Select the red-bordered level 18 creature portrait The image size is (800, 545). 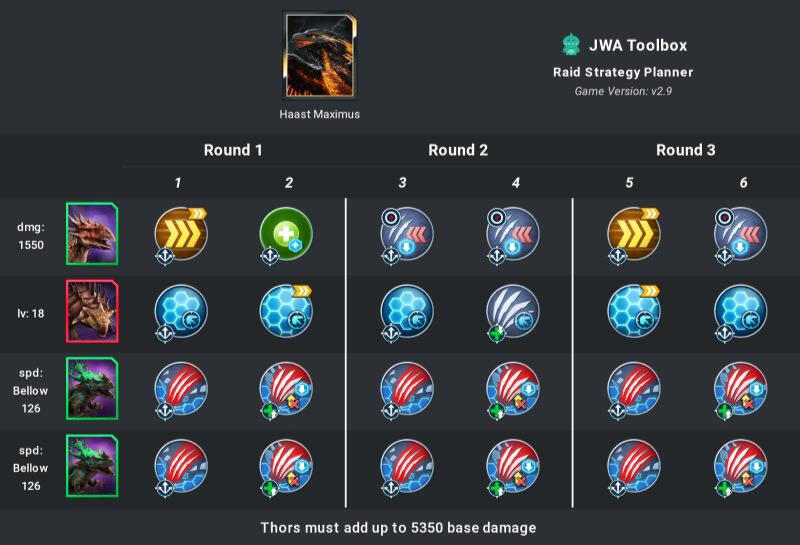pyautogui.click(x=92, y=311)
